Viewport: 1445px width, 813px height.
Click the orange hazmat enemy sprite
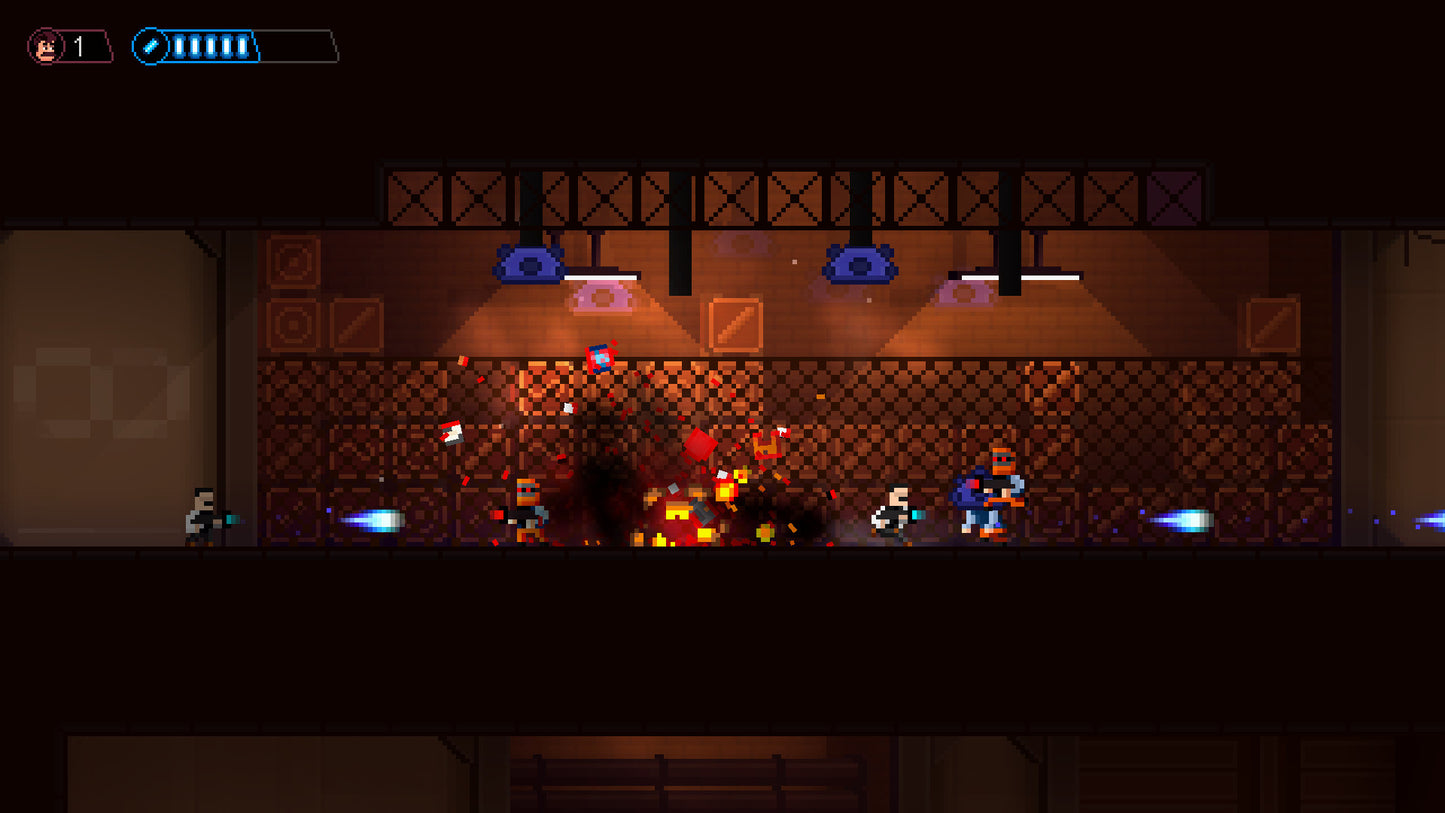(x=524, y=505)
